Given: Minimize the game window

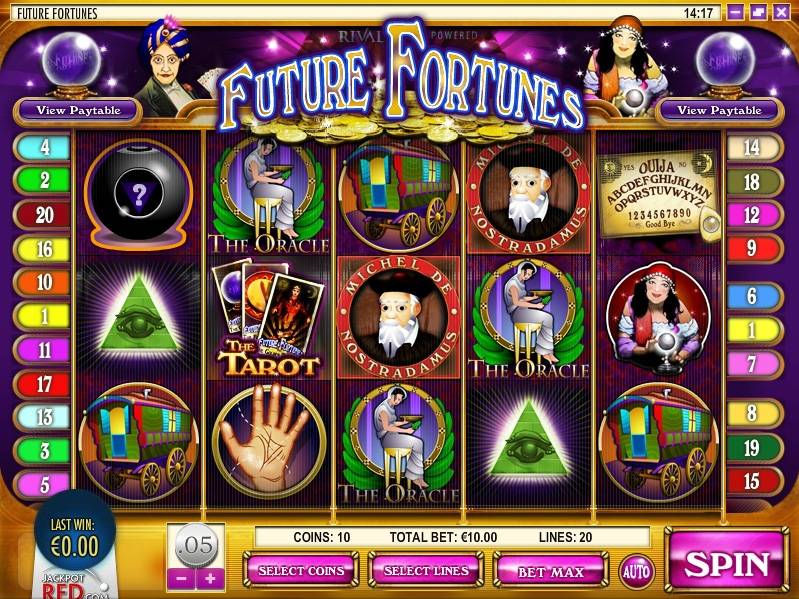Looking at the screenshot, I should point(737,13).
